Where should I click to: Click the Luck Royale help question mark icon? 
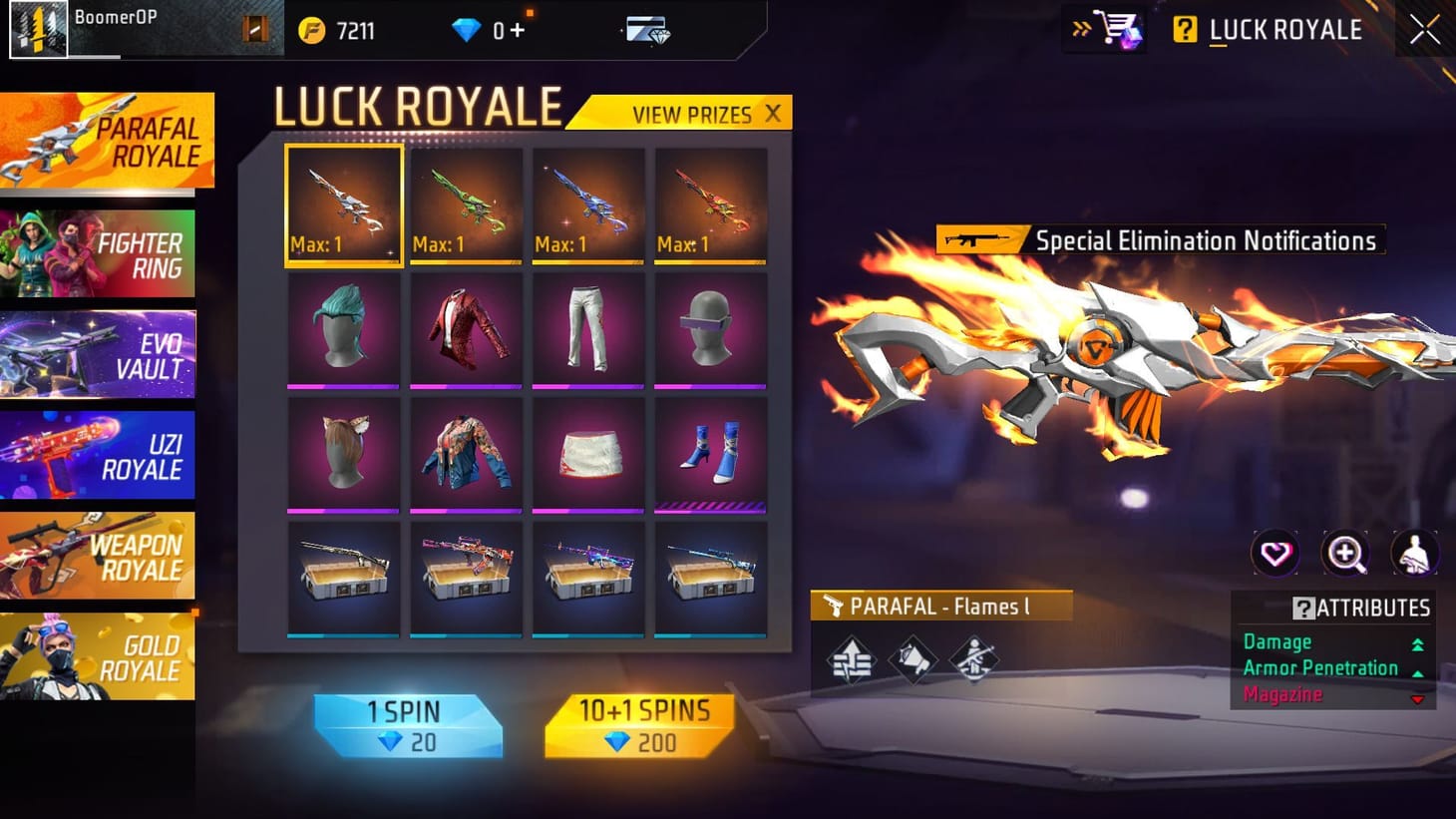click(x=1184, y=30)
